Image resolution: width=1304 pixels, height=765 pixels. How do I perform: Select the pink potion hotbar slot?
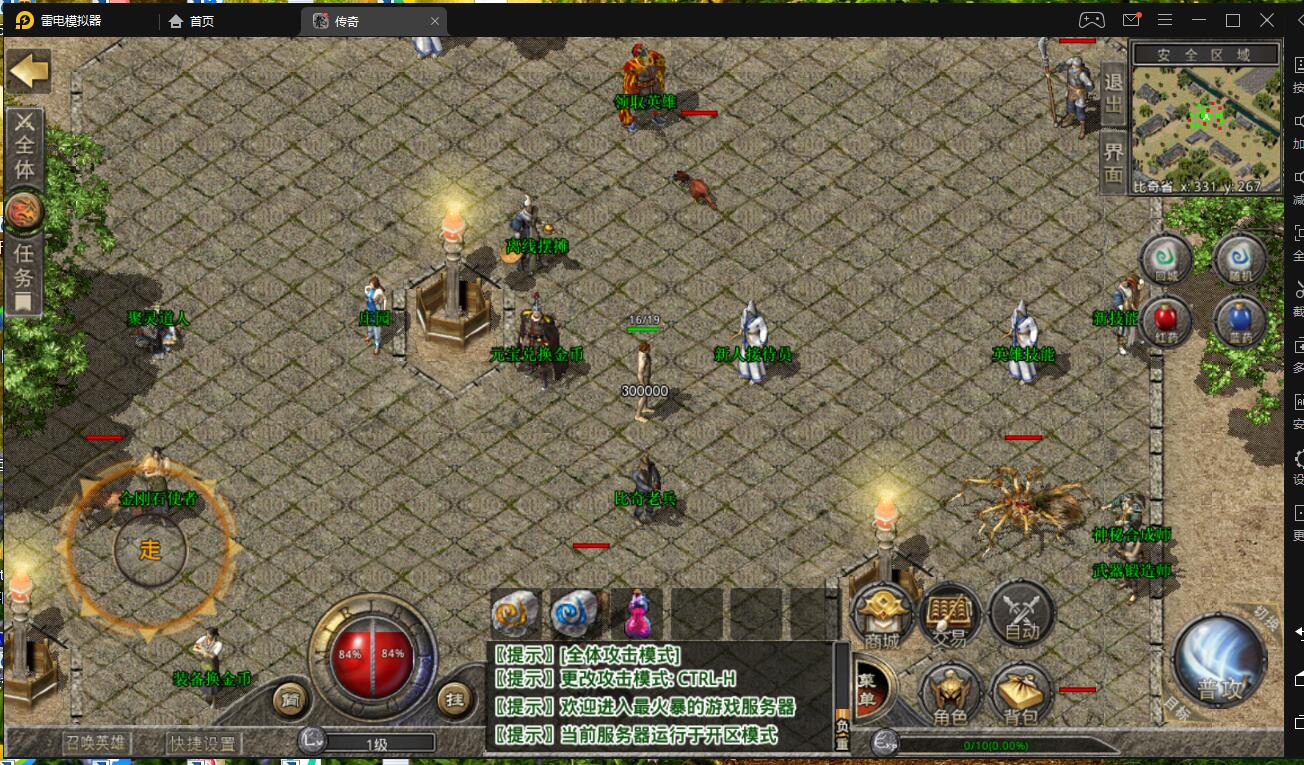click(x=637, y=612)
